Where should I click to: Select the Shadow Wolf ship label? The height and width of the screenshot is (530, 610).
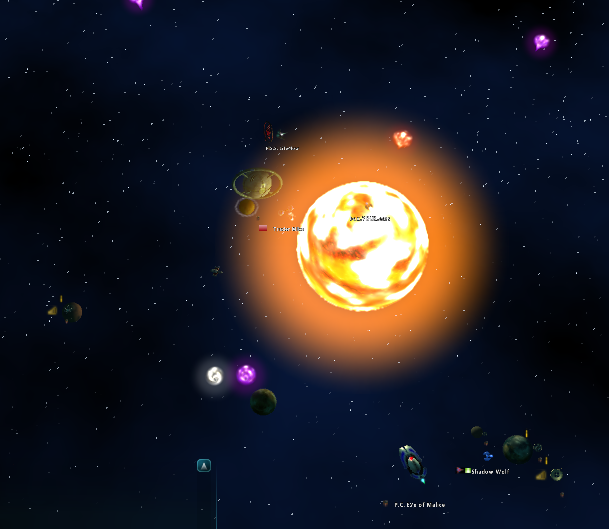pos(489,471)
